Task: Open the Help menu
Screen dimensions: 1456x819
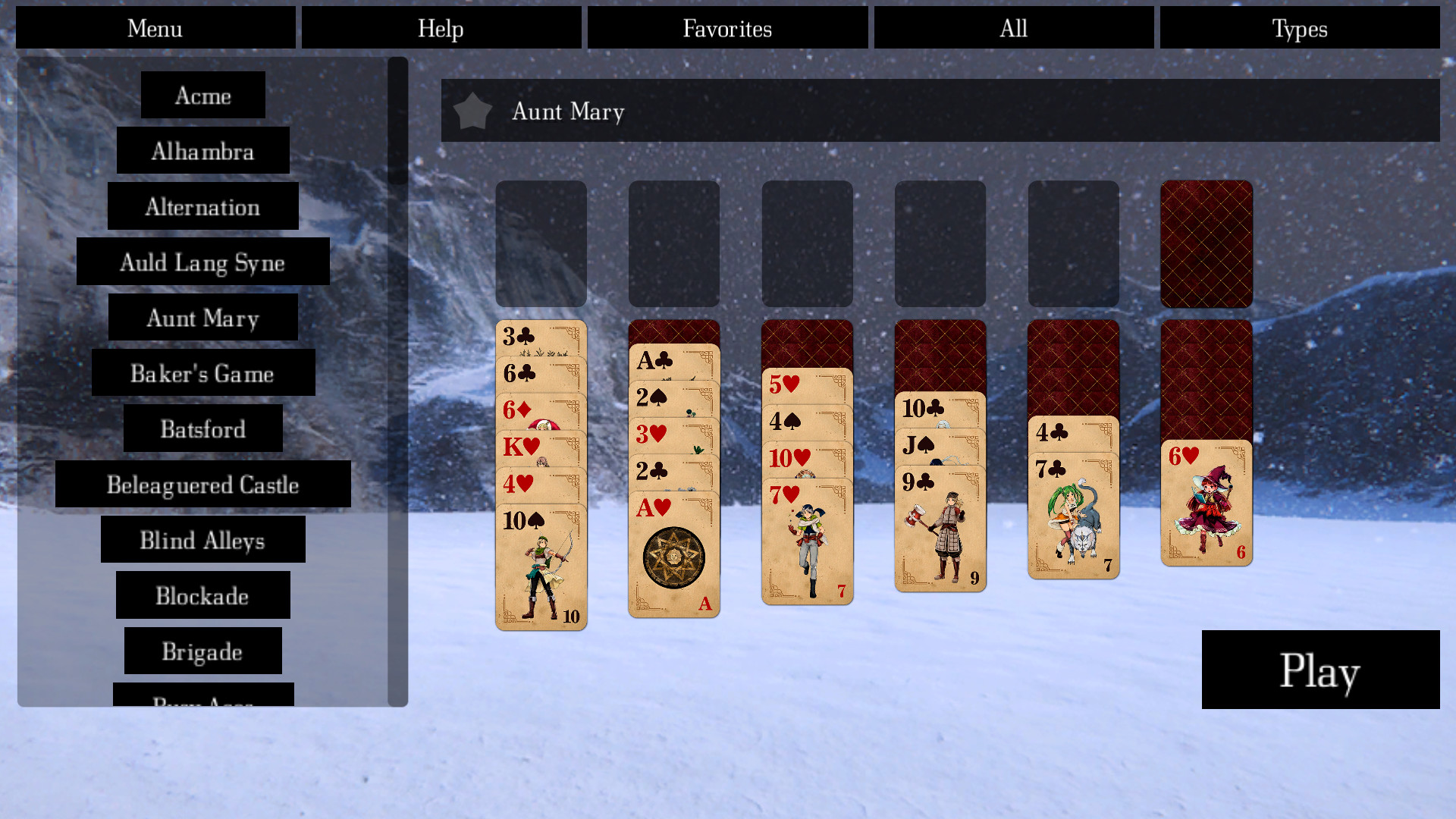Action: pos(441,28)
